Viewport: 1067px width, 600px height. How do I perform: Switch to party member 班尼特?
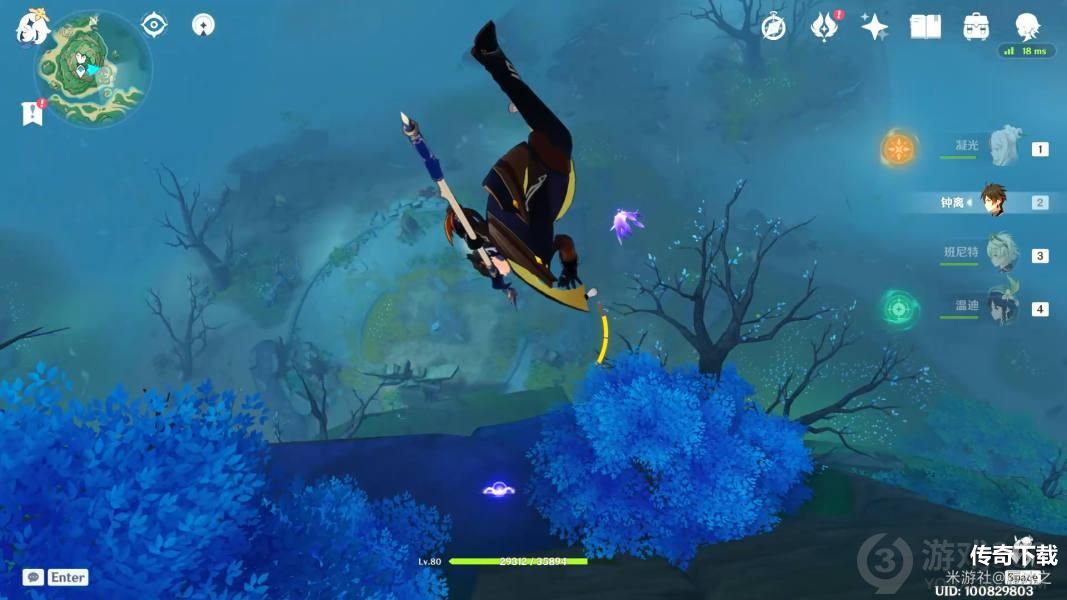tap(1001, 255)
